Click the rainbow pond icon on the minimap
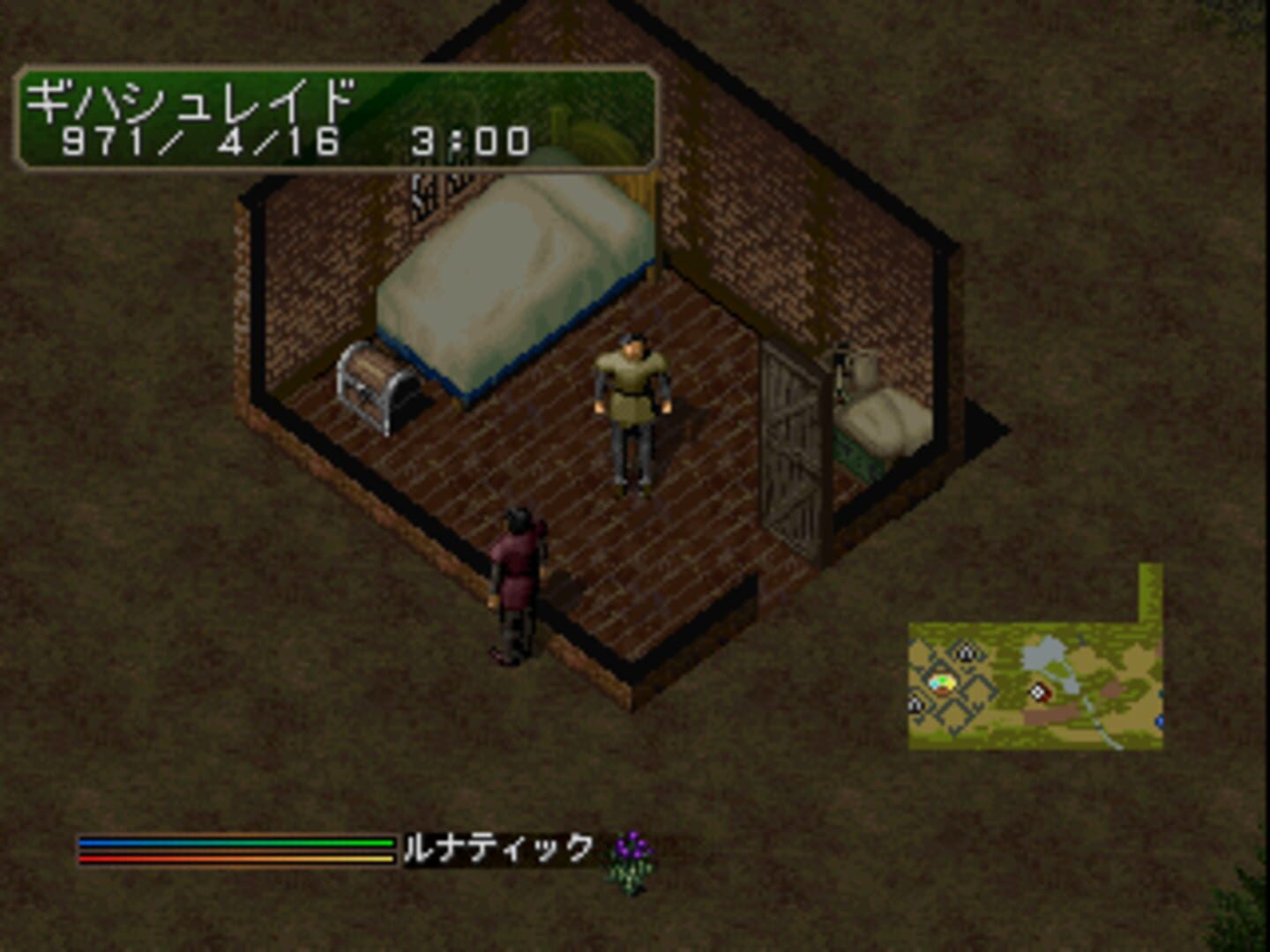The height and width of the screenshot is (952, 1270). 942,683
